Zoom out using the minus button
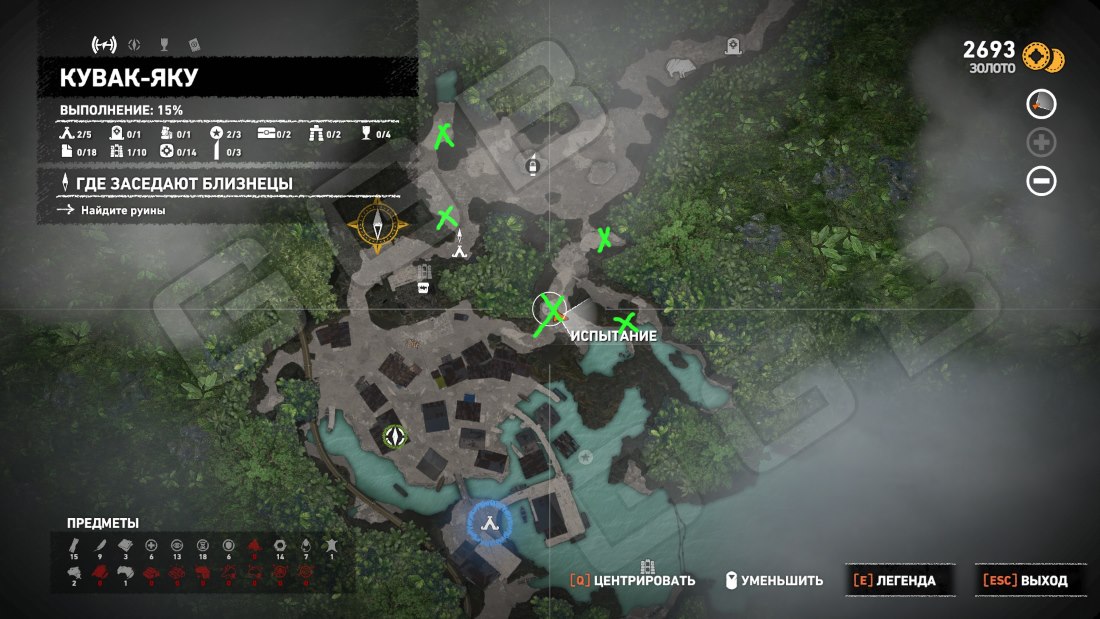Viewport: 1100px width, 619px height. (1041, 181)
